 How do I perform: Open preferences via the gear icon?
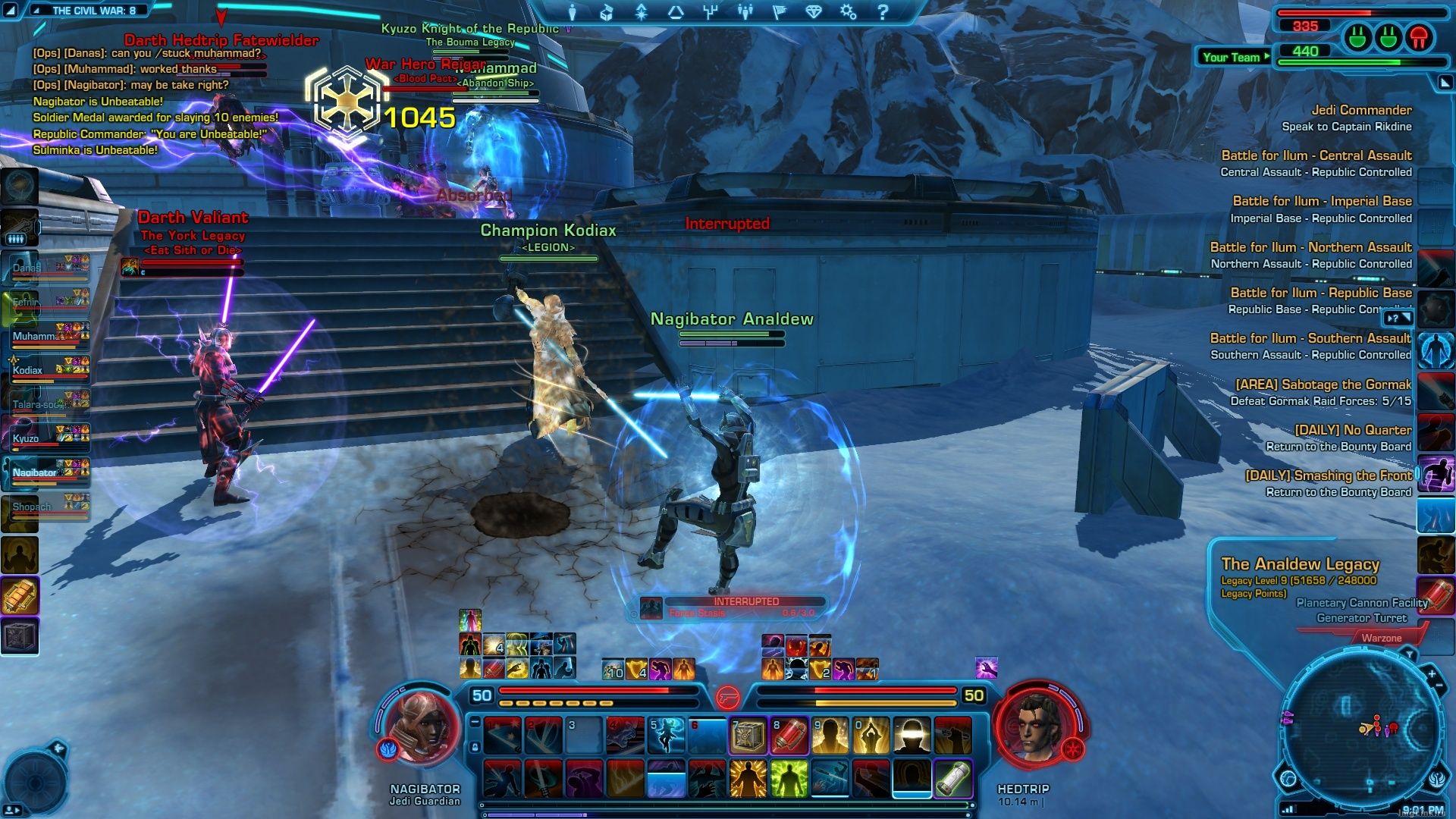click(849, 12)
